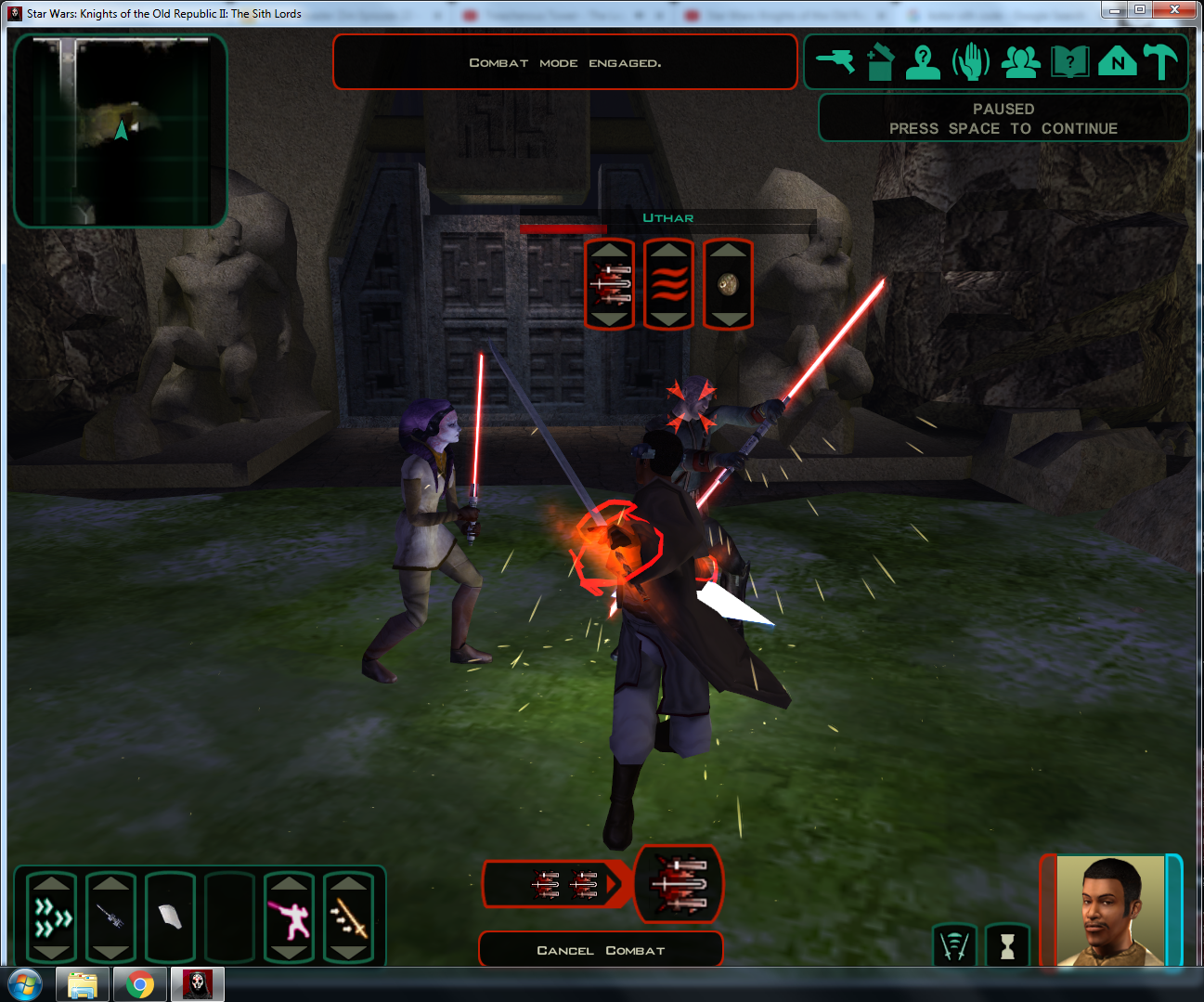Open the abilities screen via hand icon
The image size is (1204, 1002).
971,62
